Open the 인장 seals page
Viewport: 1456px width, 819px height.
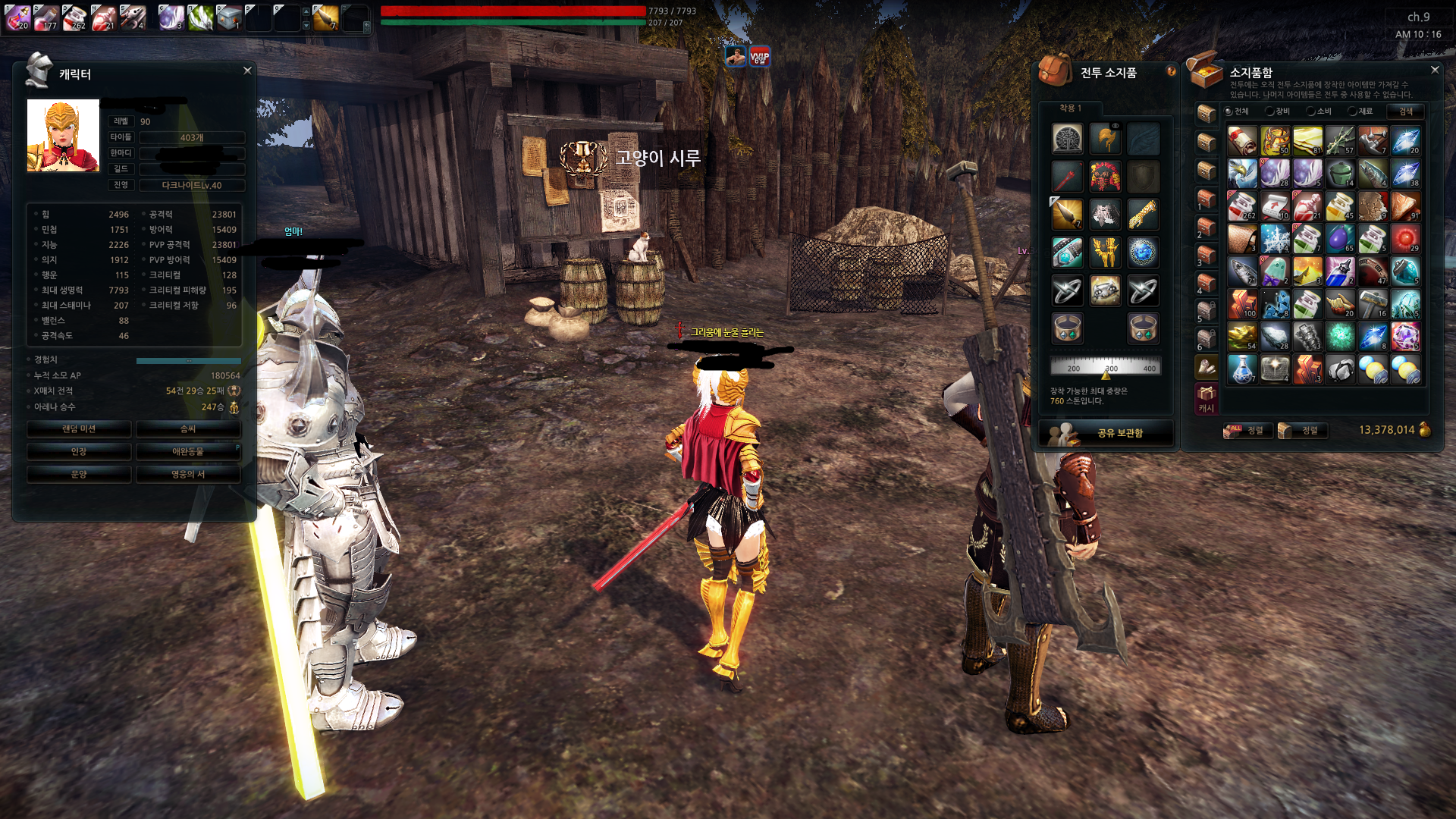[x=79, y=452]
